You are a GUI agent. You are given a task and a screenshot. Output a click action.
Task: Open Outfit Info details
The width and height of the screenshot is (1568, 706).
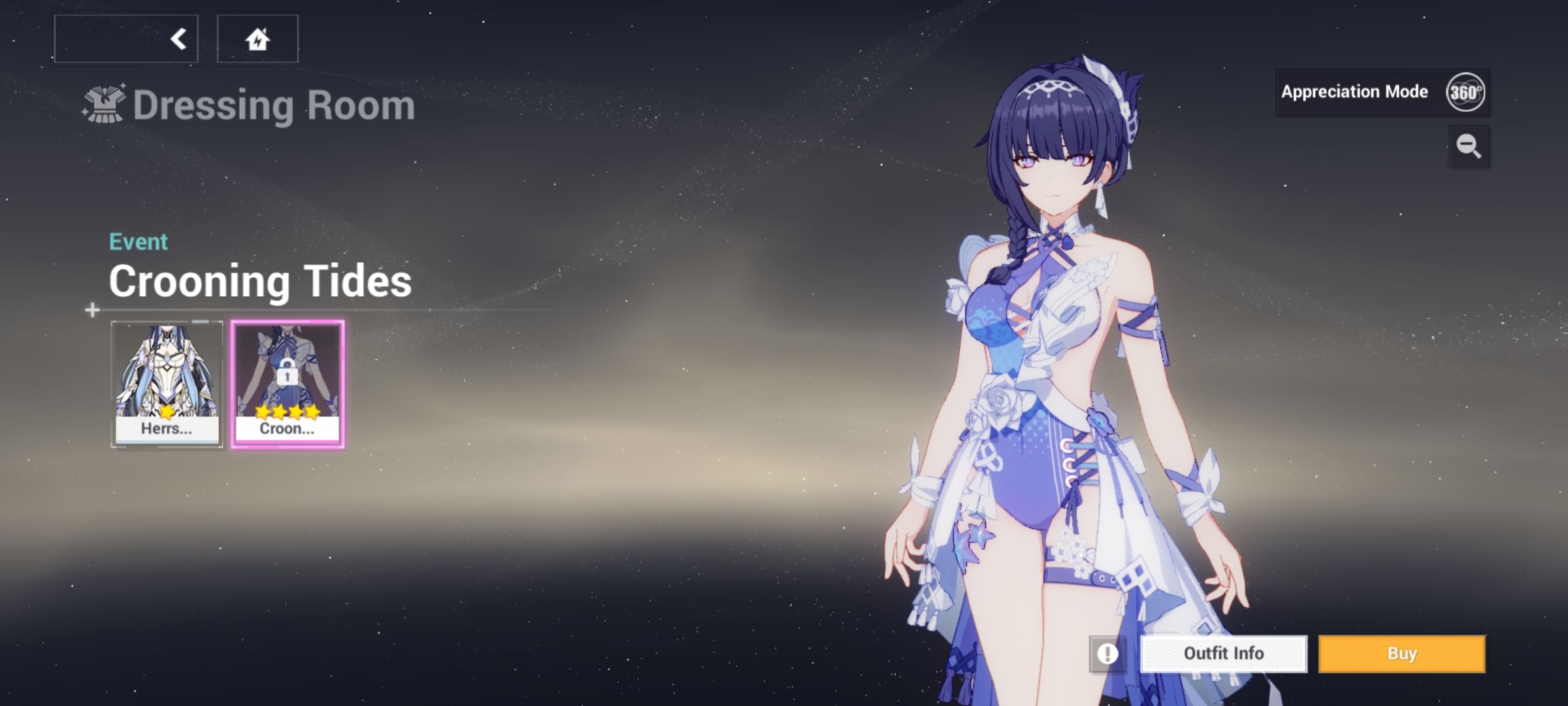tap(1223, 653)
